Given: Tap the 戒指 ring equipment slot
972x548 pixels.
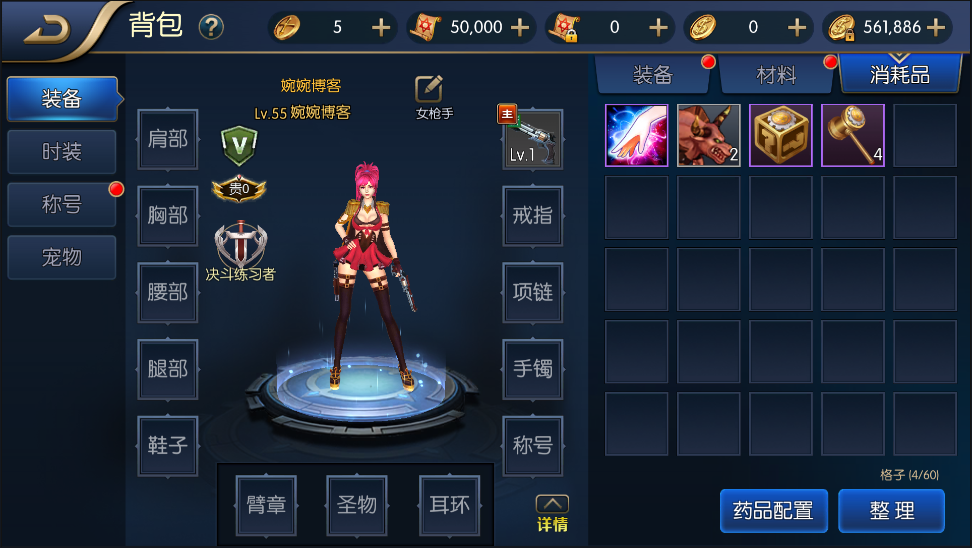Looking at the screenshot, I should tap(532, 215).
